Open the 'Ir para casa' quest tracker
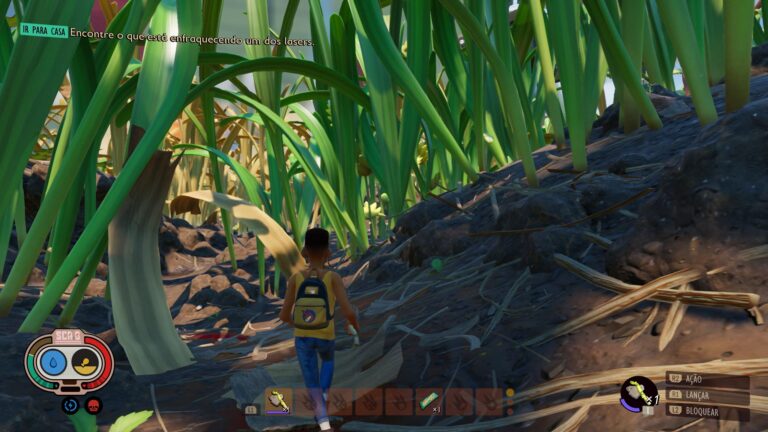Screen dimensions: 768x432 click(x=44, y=30)
